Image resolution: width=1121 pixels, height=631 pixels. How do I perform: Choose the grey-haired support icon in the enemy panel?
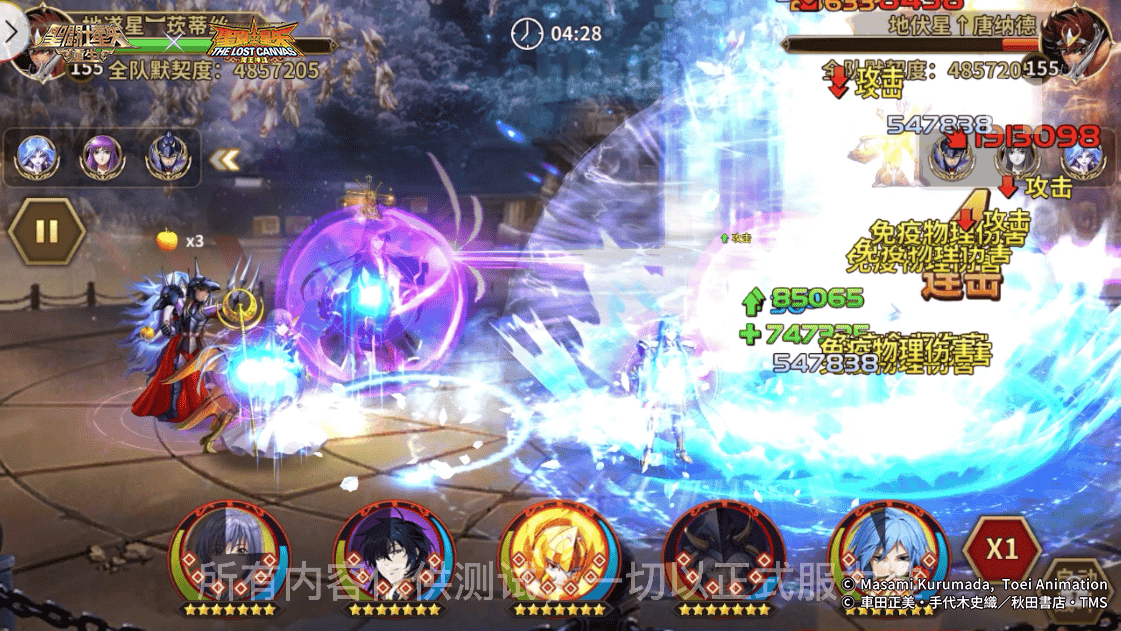tap(1017, 156)
